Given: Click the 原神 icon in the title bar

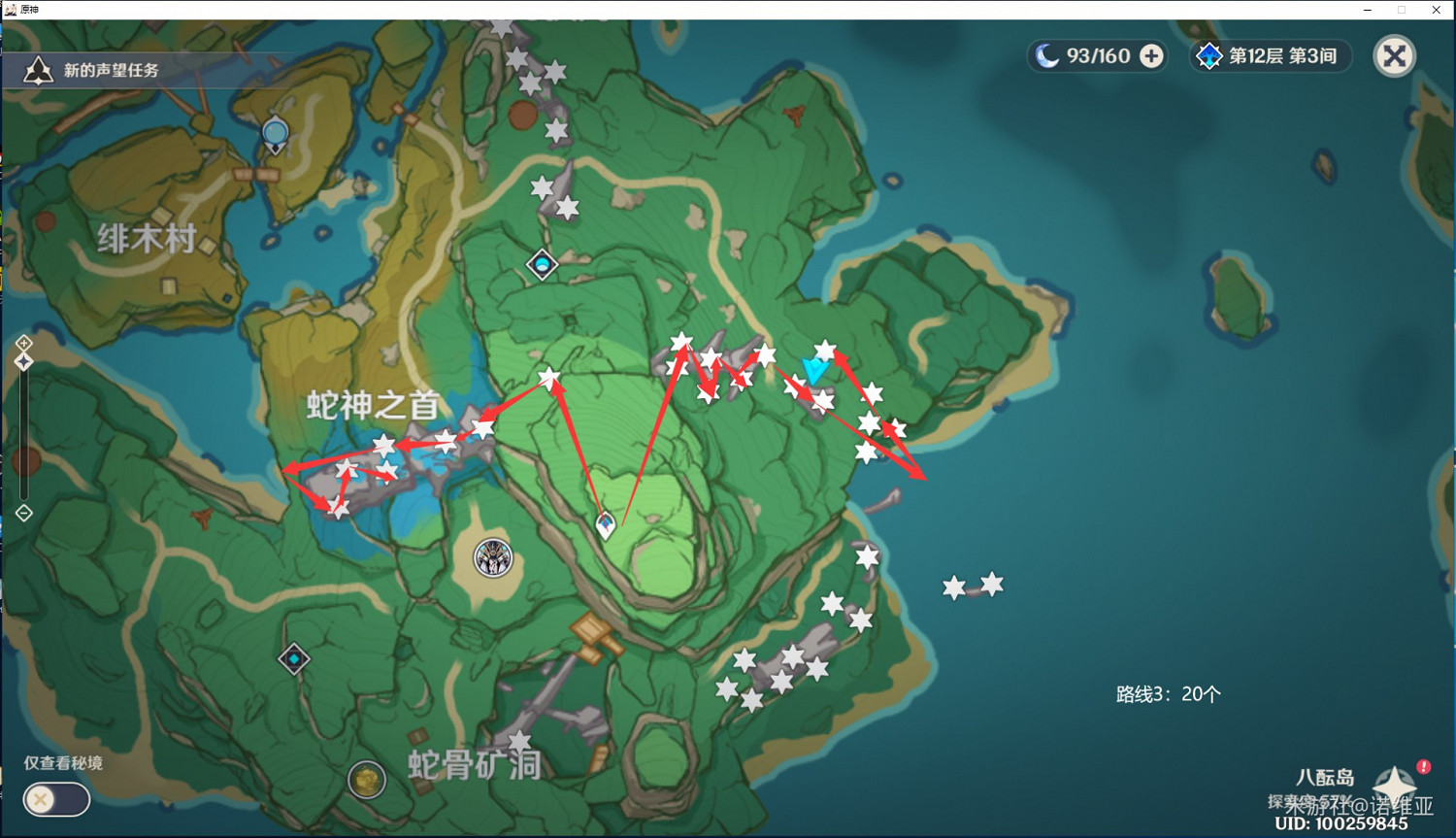Looking at the screenshot, I should [12, 9].
